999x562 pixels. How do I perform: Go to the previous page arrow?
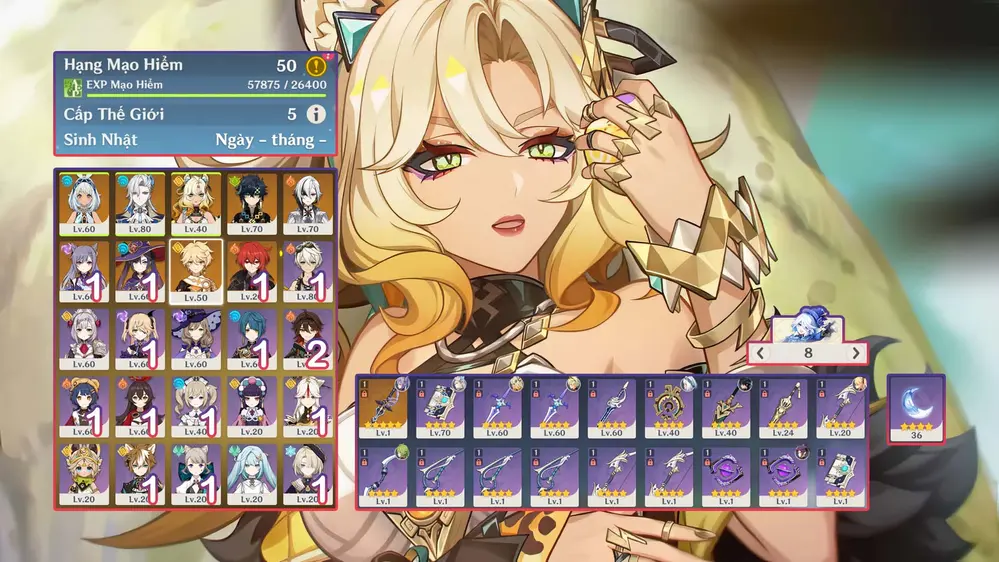tap(761, 353)
